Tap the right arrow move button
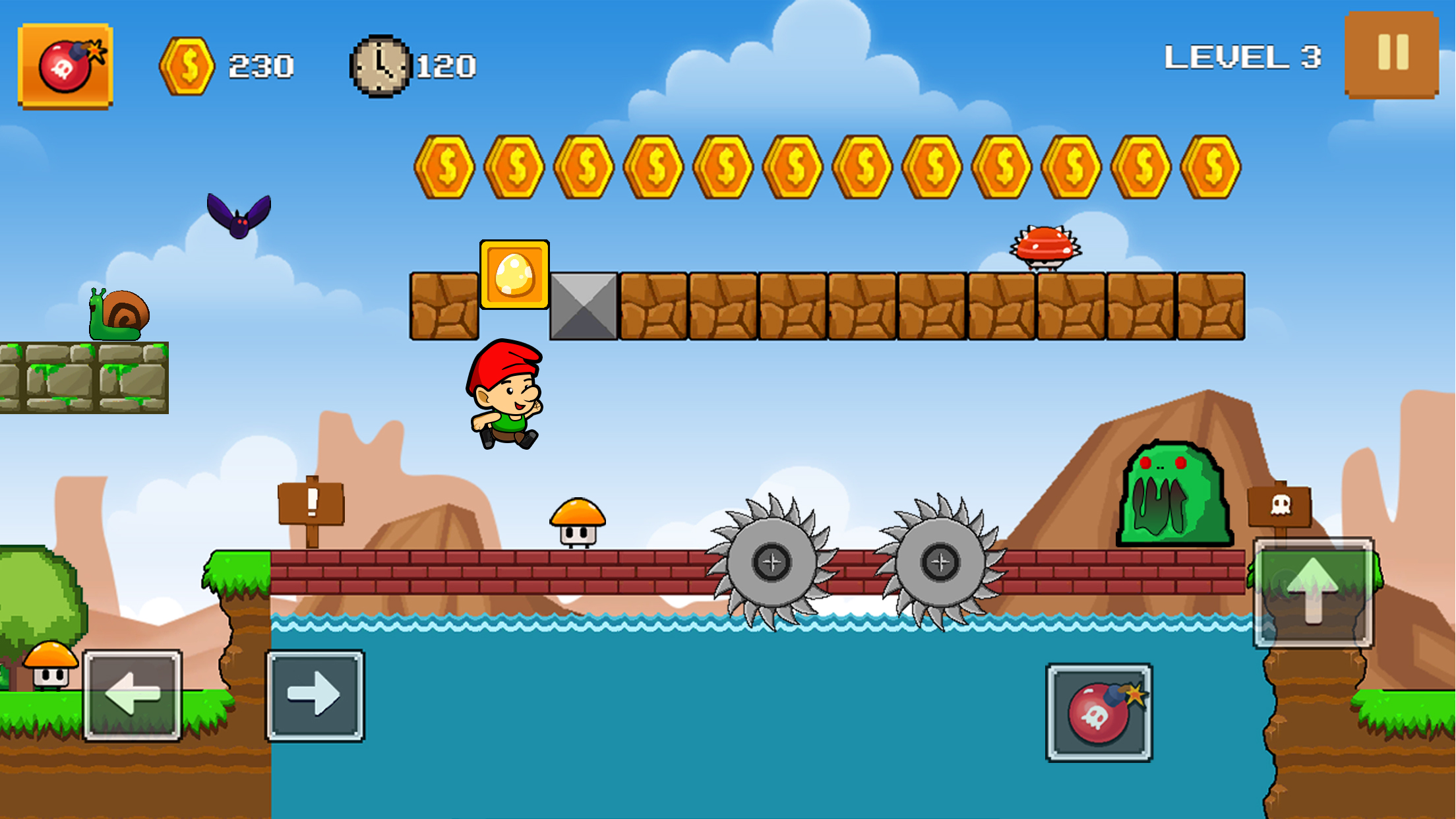This screenshot has width=1456, height=819. pos(315,695)
